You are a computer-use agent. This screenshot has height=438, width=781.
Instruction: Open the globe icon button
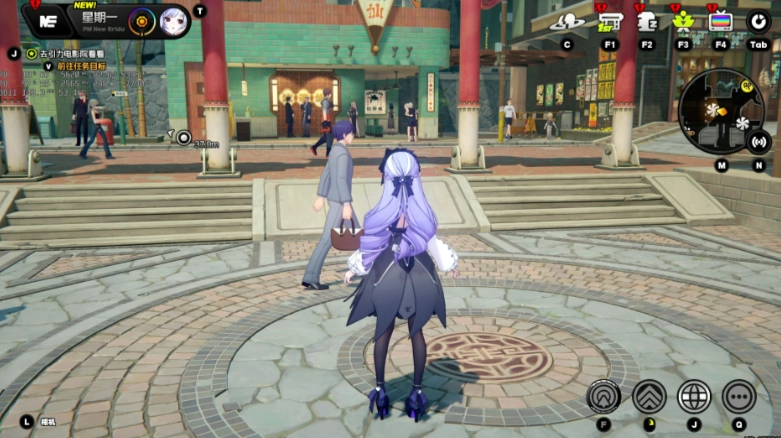[694, 396]
